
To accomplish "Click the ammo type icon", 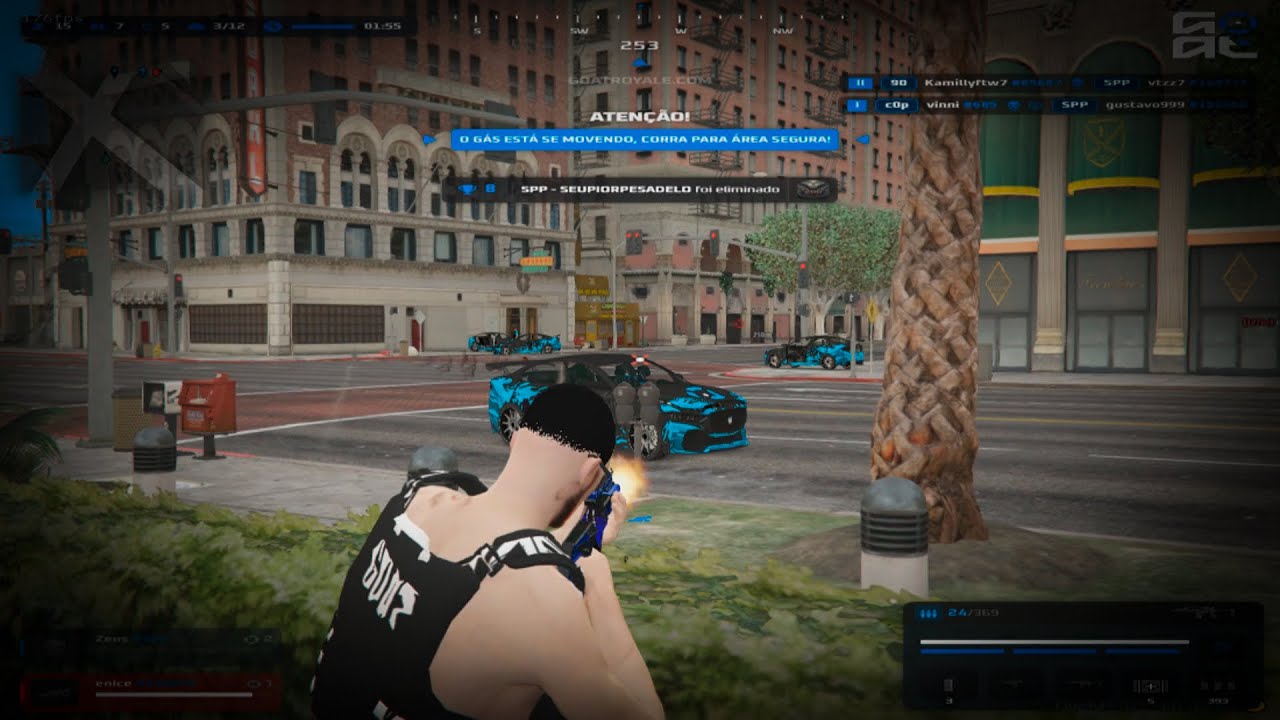I will (929, 613).
